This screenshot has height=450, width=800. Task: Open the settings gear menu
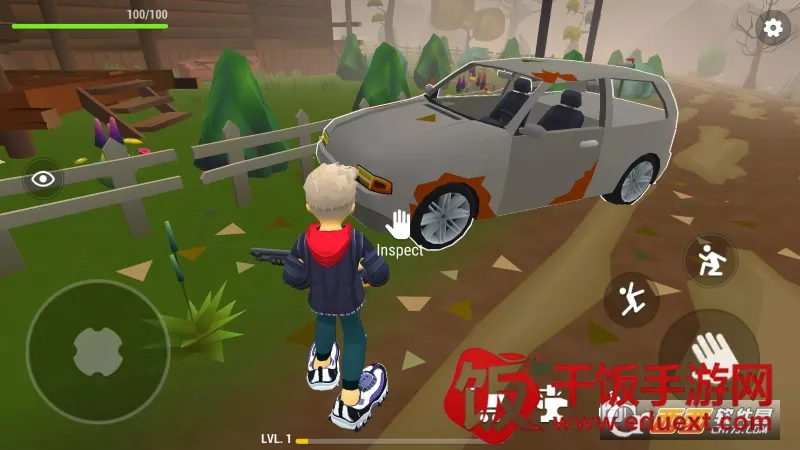[x=772, y=28]
